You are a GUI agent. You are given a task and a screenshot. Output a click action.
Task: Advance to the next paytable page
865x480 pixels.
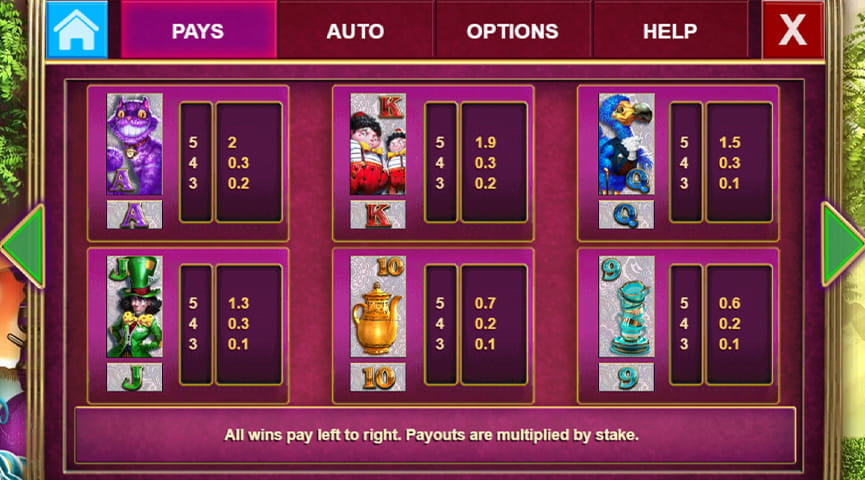(x=842, y=245)
